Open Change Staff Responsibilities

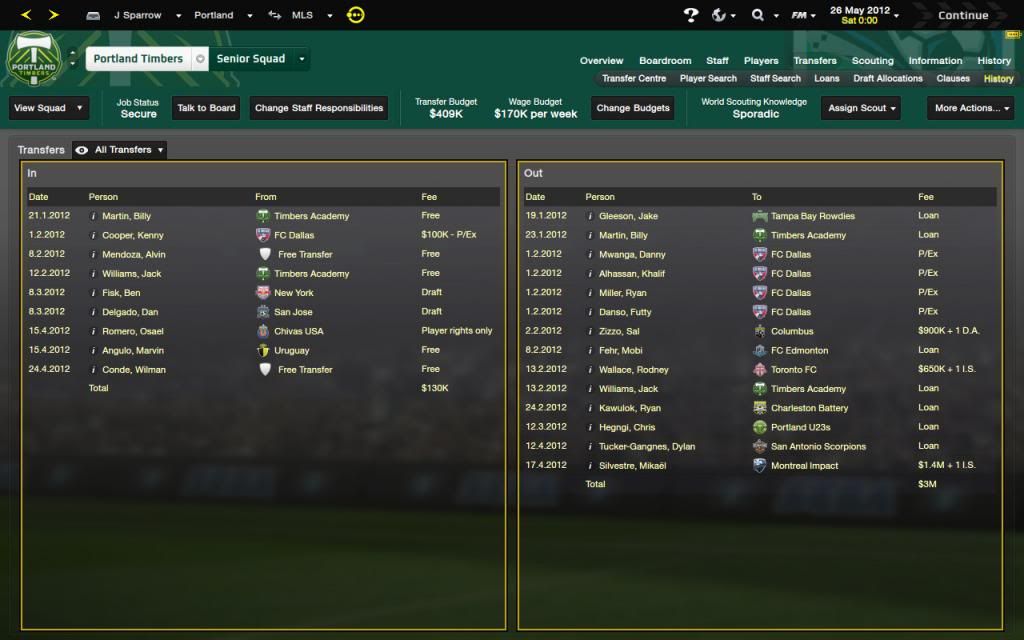tap(319, 108)
